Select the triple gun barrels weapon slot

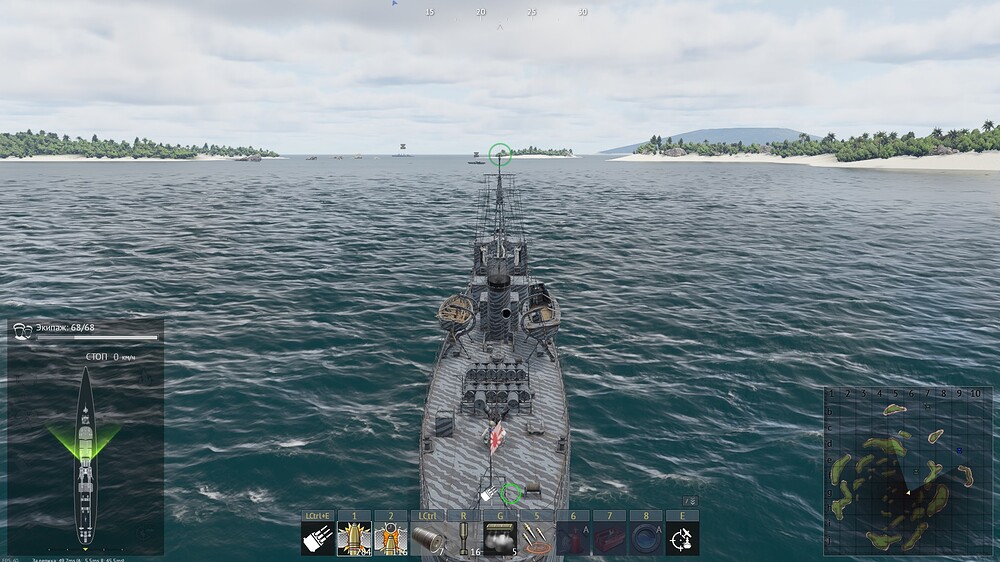point(318,538)
